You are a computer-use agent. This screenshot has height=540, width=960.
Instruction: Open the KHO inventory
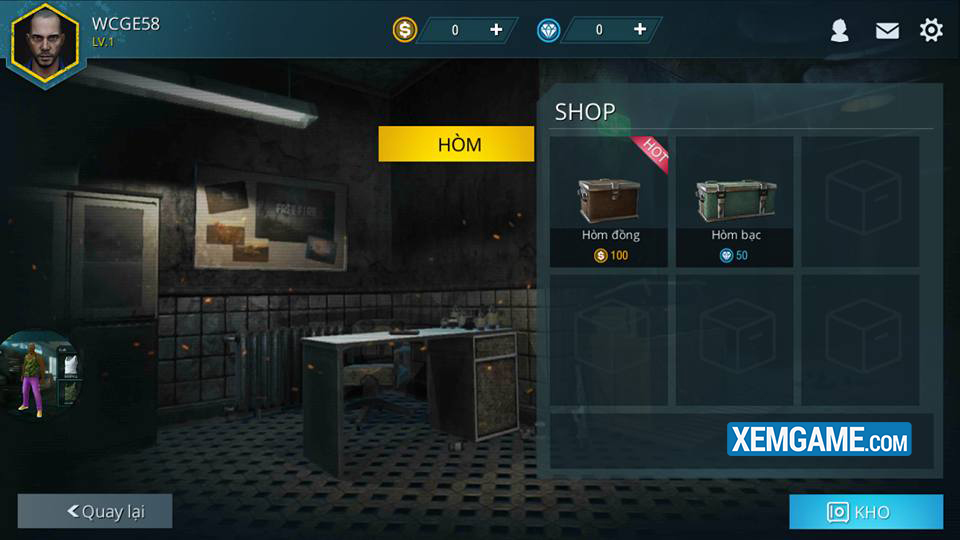865,512
